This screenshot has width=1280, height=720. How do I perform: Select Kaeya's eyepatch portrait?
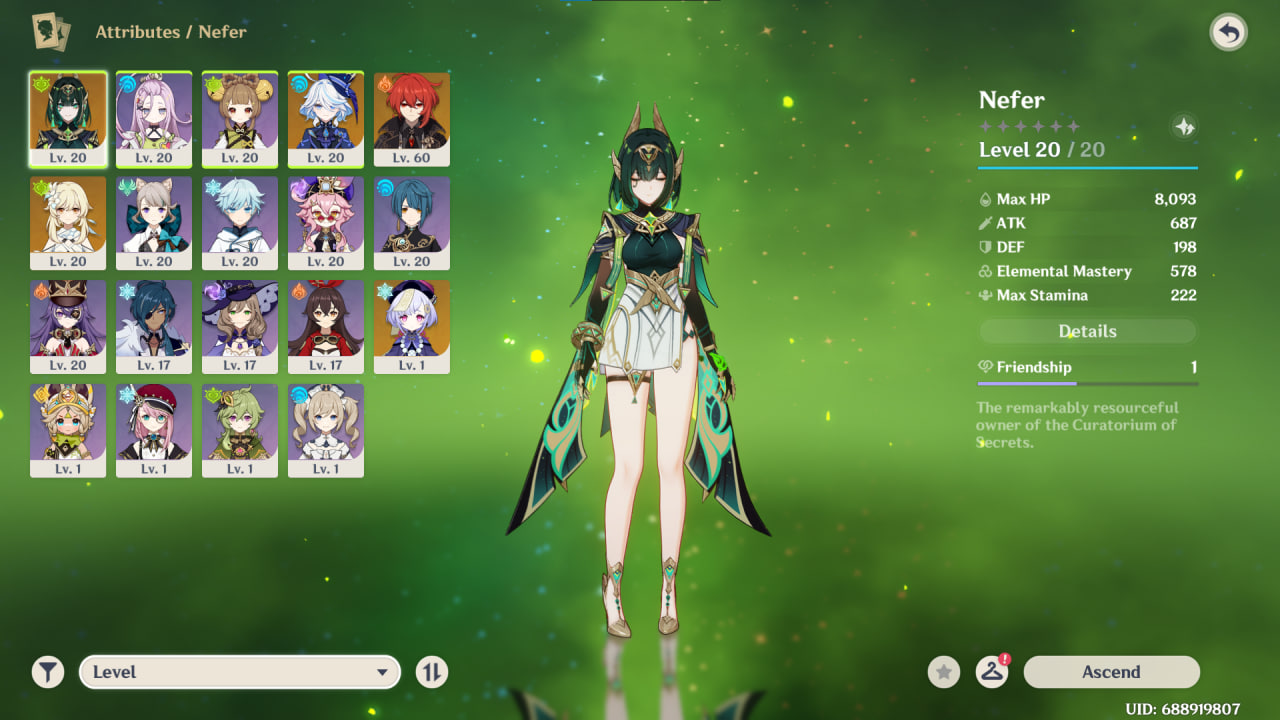(154, 326)
